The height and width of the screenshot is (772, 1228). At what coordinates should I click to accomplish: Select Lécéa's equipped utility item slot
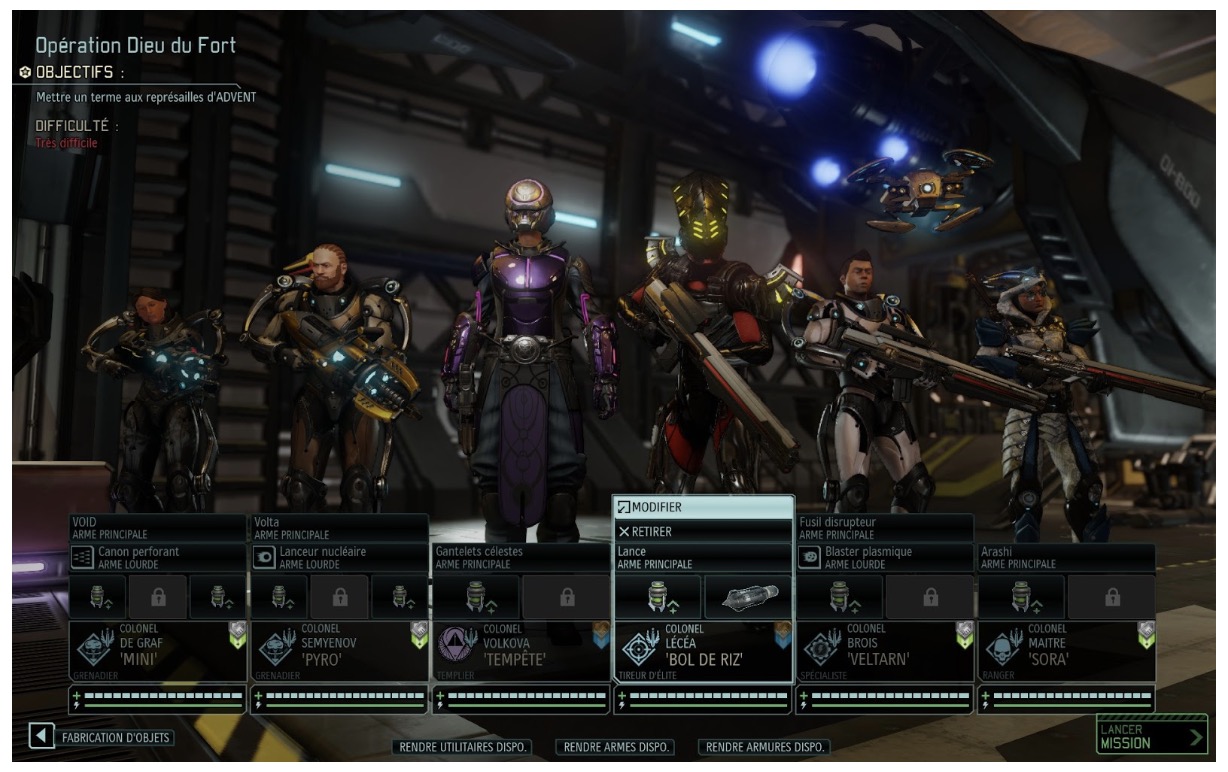[x=748, y=597]
